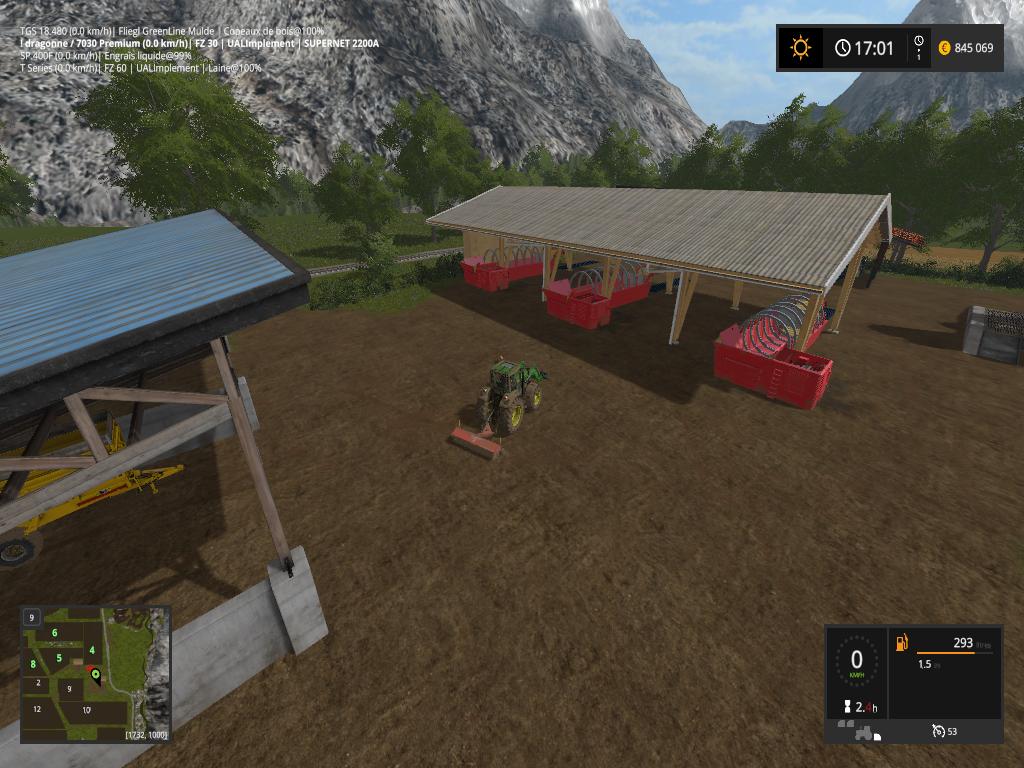
Task: Click the tractor and implement schema icon
Action: click(x=860, y=731)
